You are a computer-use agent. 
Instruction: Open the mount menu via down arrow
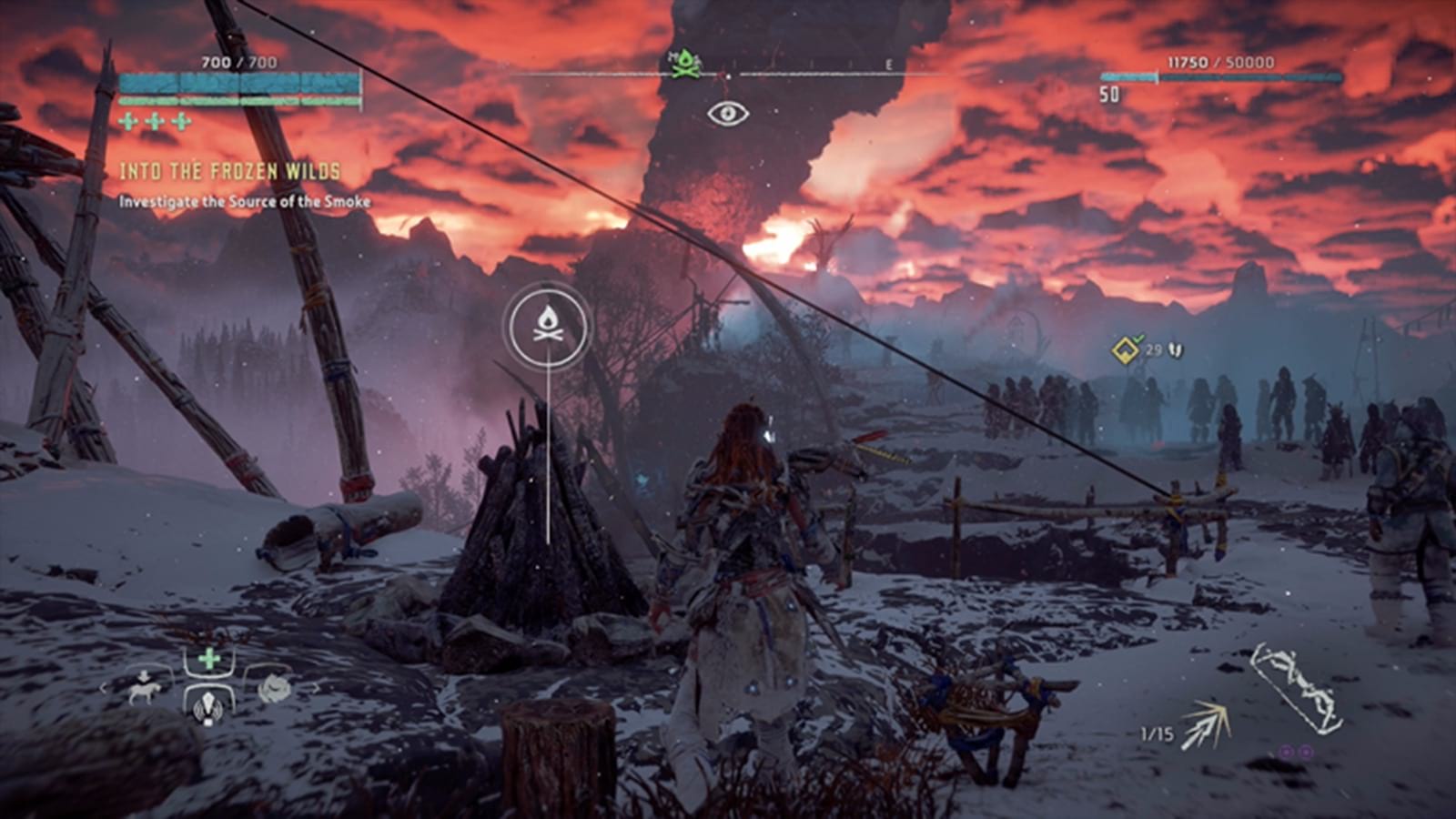(x=144, y=674)
